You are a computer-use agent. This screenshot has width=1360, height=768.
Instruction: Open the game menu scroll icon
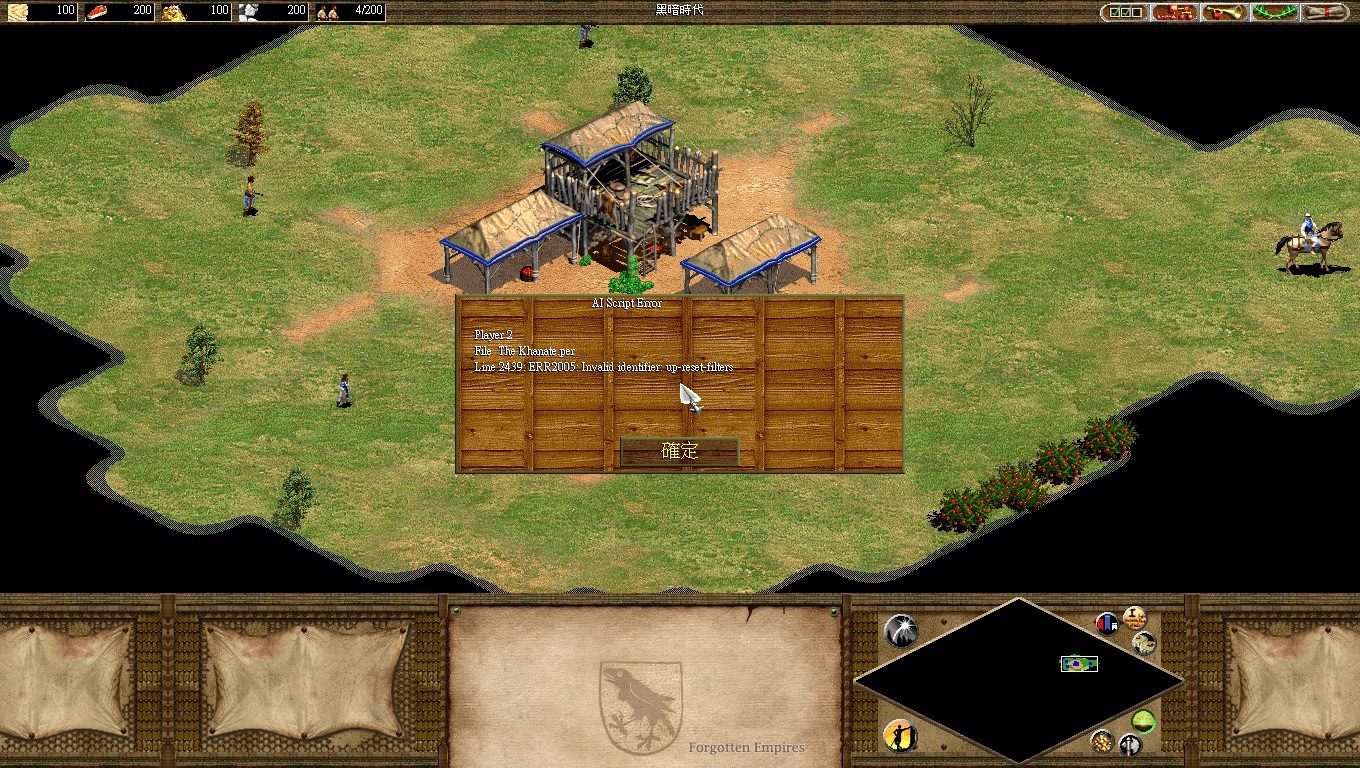pos(1324,12)
